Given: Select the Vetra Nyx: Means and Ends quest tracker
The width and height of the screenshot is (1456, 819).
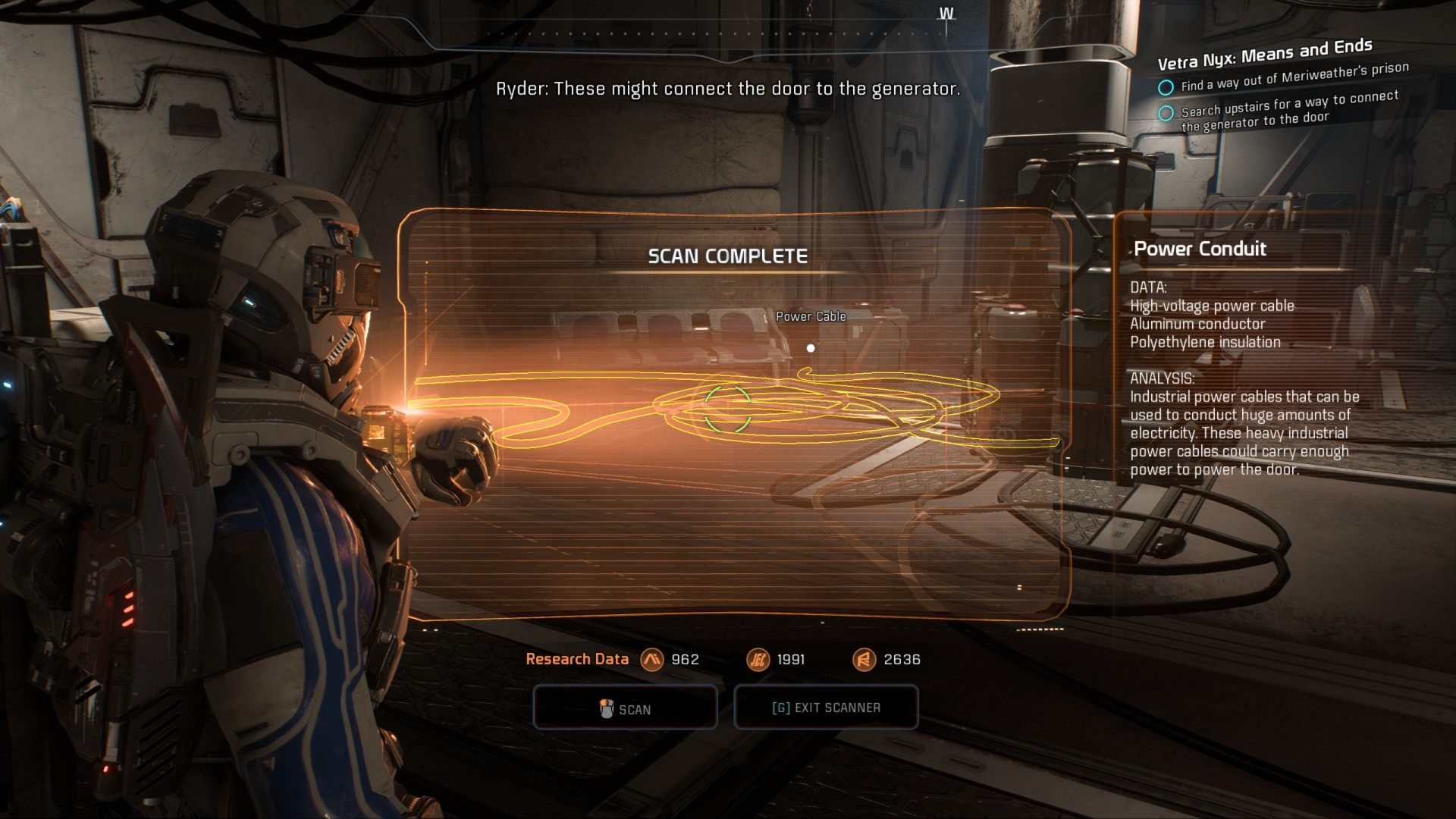Looking at the screenshot, I should pos(1264,53).
